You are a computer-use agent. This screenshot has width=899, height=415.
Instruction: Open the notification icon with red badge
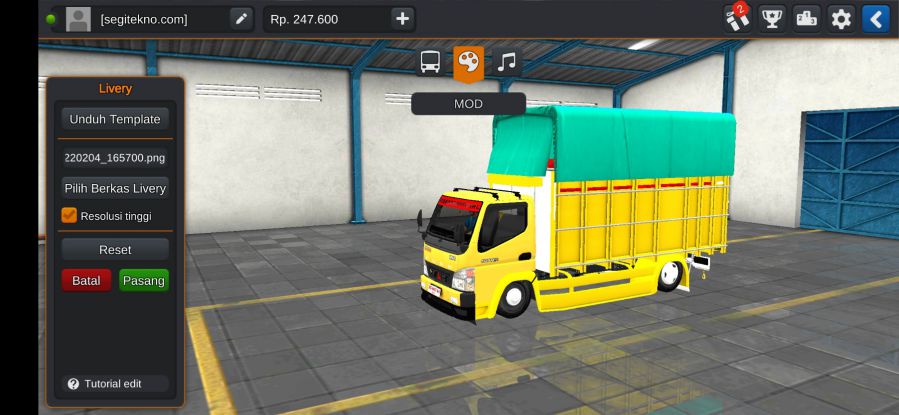(x=738, y=18)
